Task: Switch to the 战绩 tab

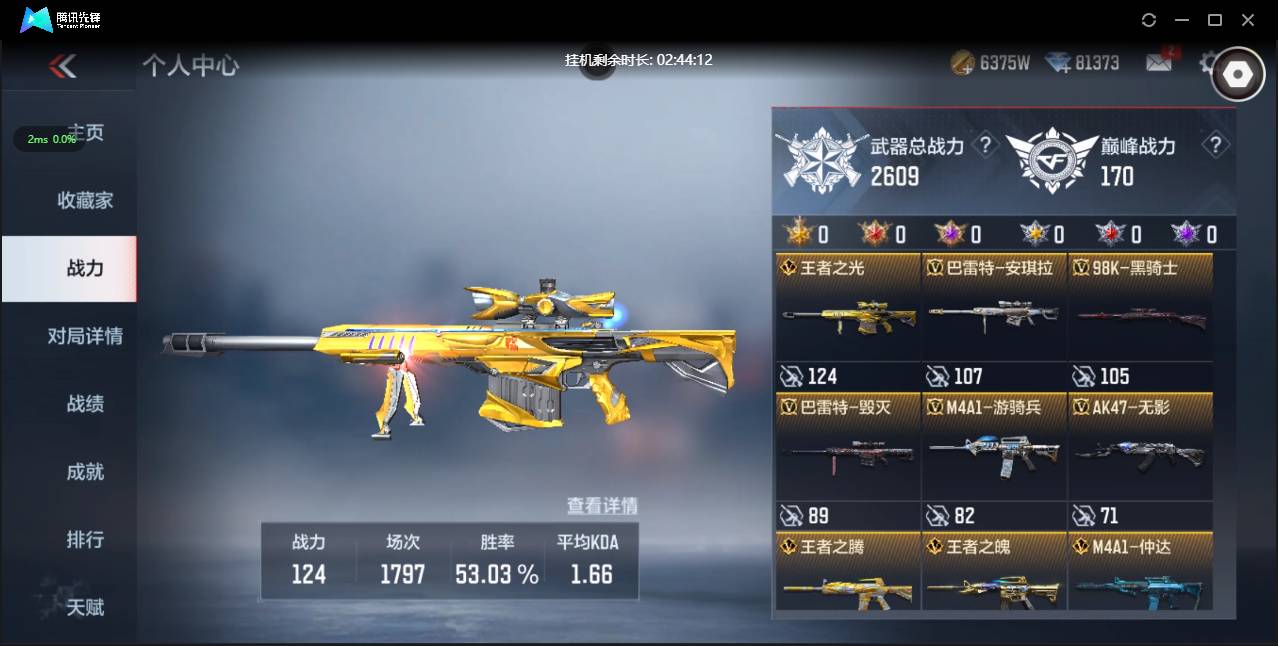Action: pos(85,404)
